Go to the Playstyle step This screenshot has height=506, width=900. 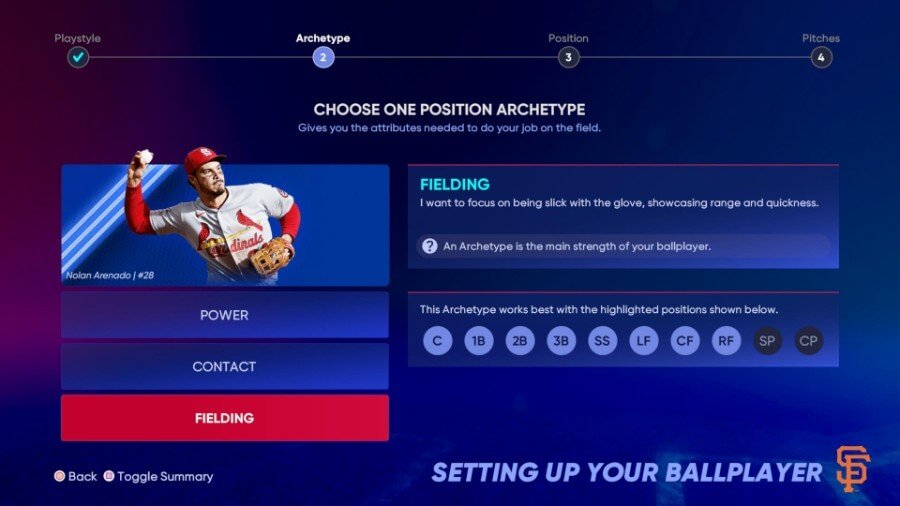coord(78,57)
